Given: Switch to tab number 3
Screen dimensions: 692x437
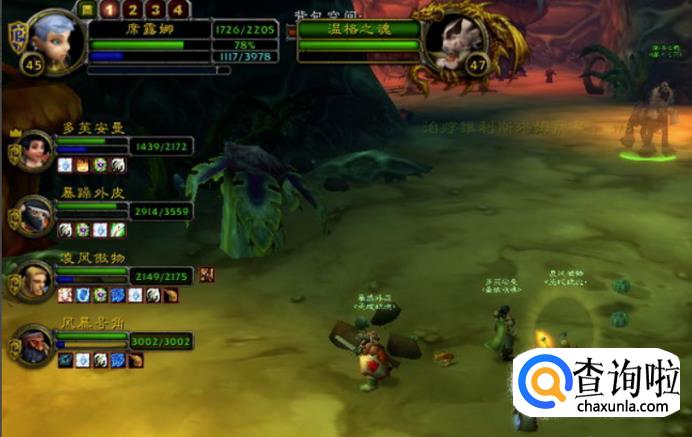Looking at the screenshot, I should 155,10.
